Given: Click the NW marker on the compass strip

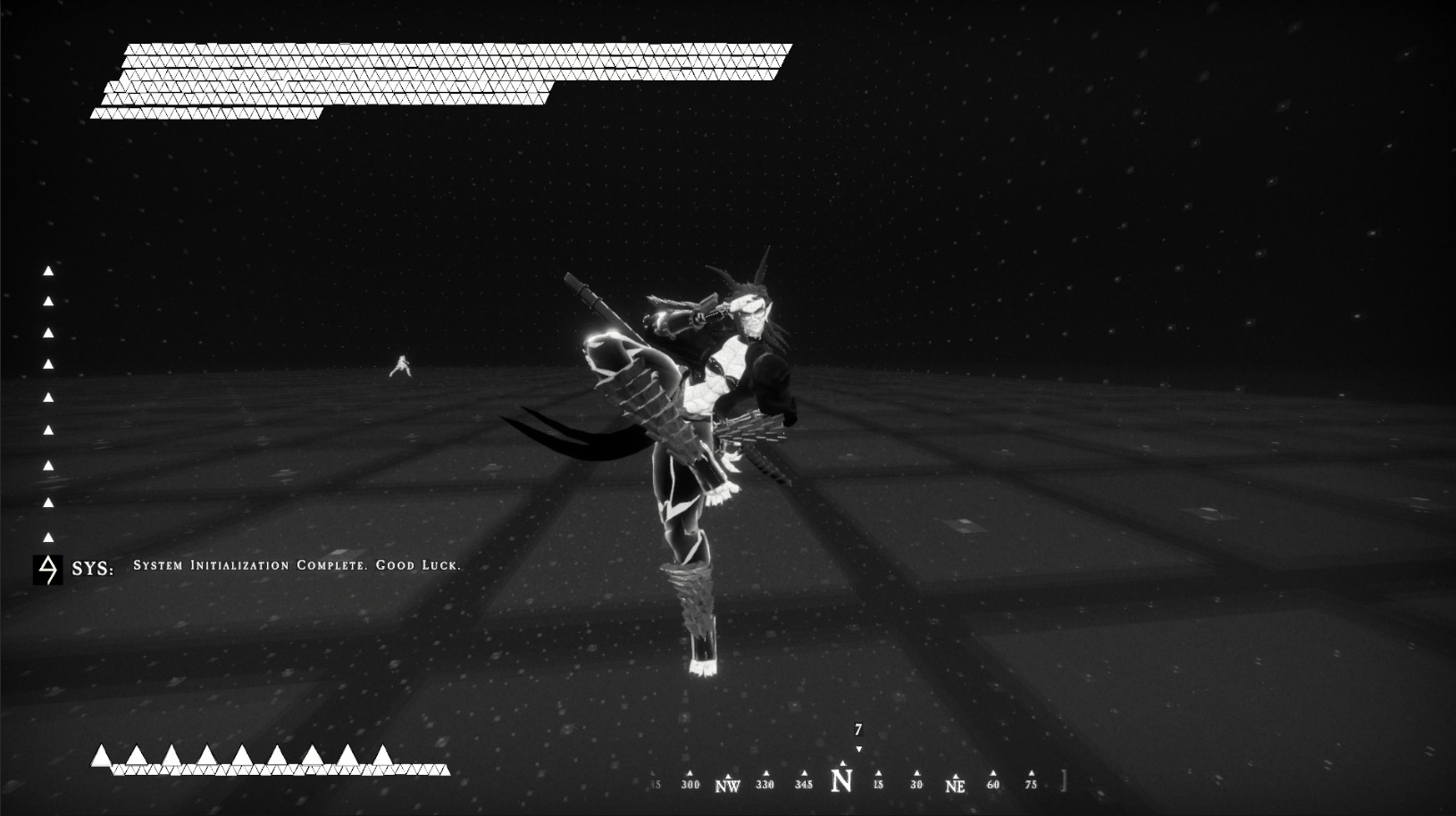Looking at the screenshot, I should click(x=728, y=784).
